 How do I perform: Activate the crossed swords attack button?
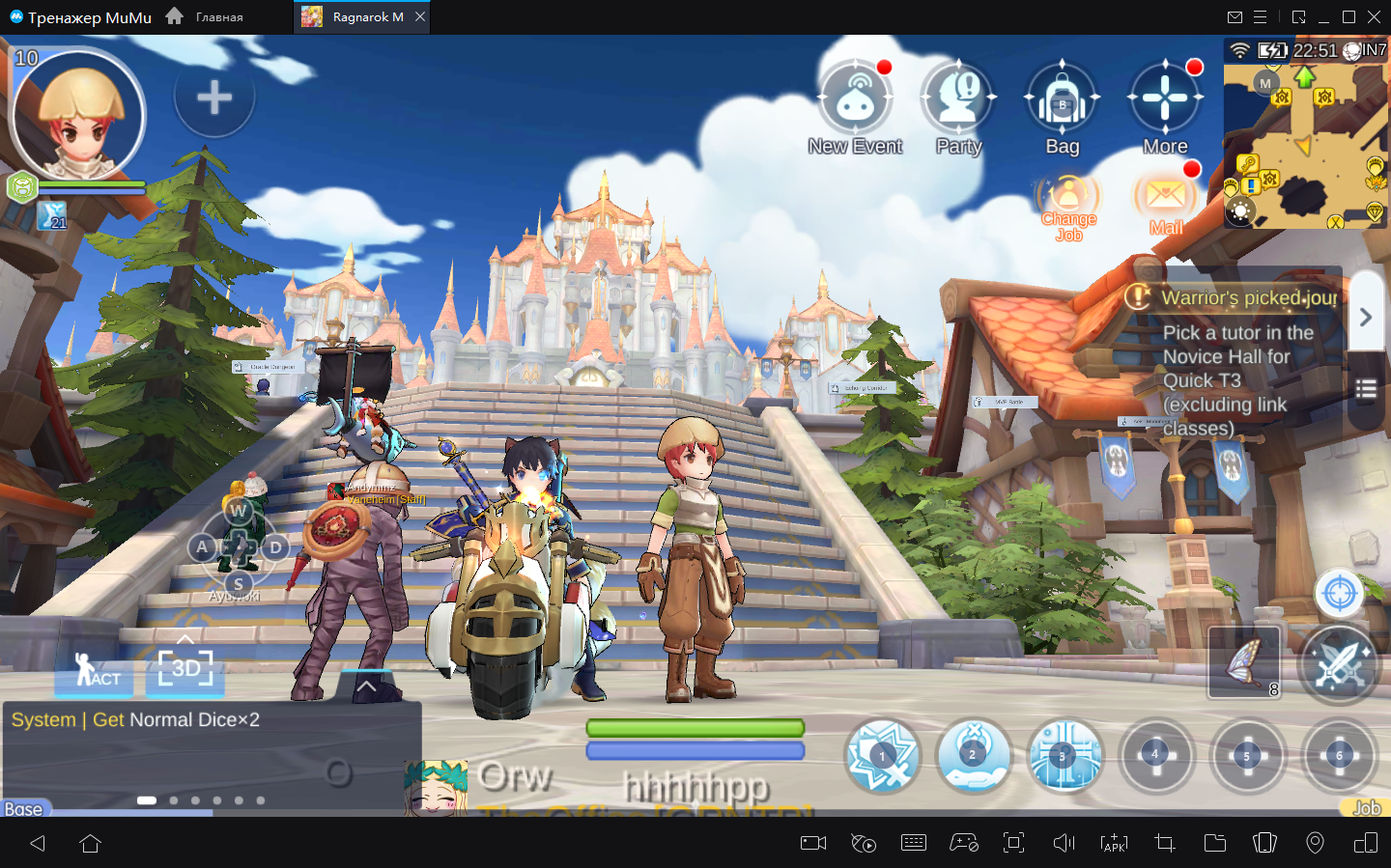(x=1339, y=664)
